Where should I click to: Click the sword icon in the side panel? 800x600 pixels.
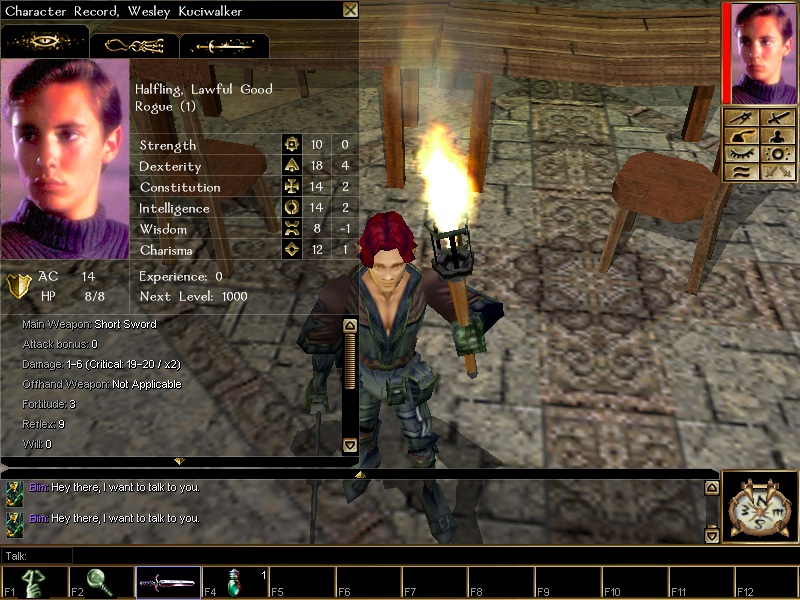[776, 118]
